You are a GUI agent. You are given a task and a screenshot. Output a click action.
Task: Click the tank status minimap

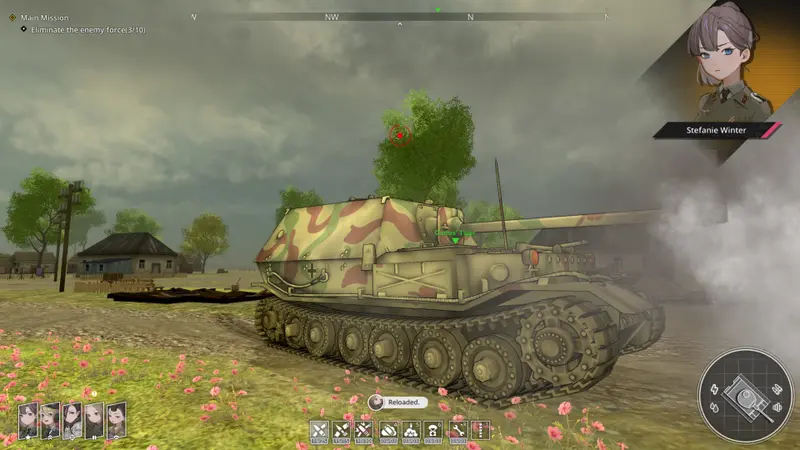pos(743,394)
